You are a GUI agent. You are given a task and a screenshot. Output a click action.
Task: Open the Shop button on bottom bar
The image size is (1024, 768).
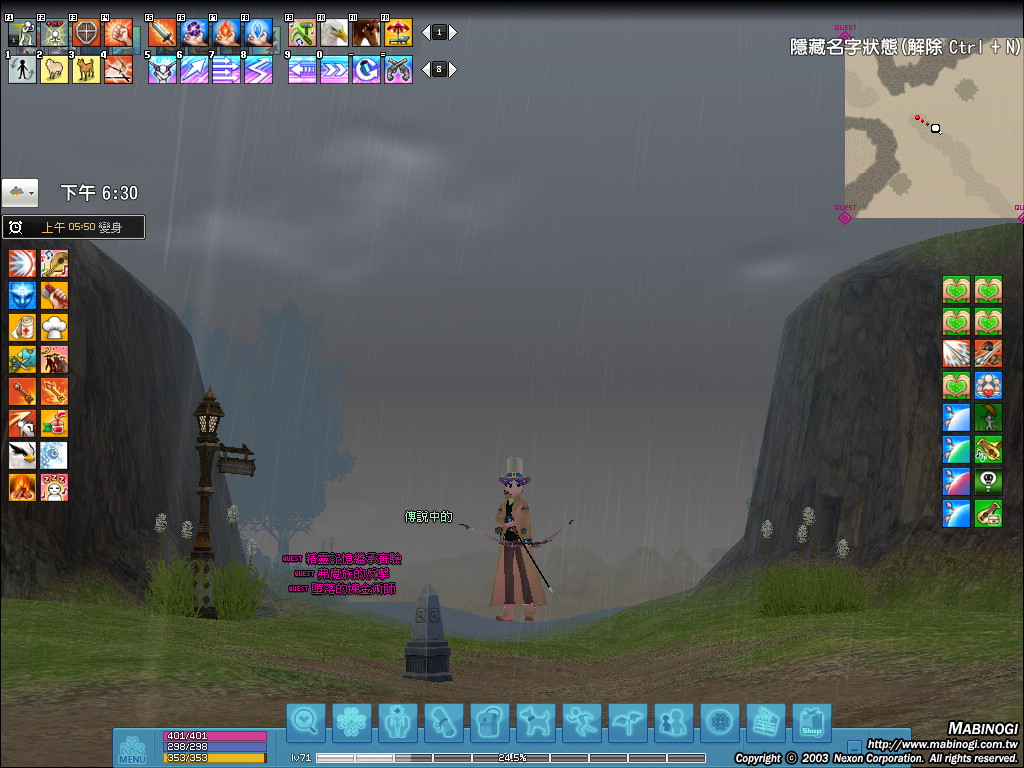(x=811, y=722)
